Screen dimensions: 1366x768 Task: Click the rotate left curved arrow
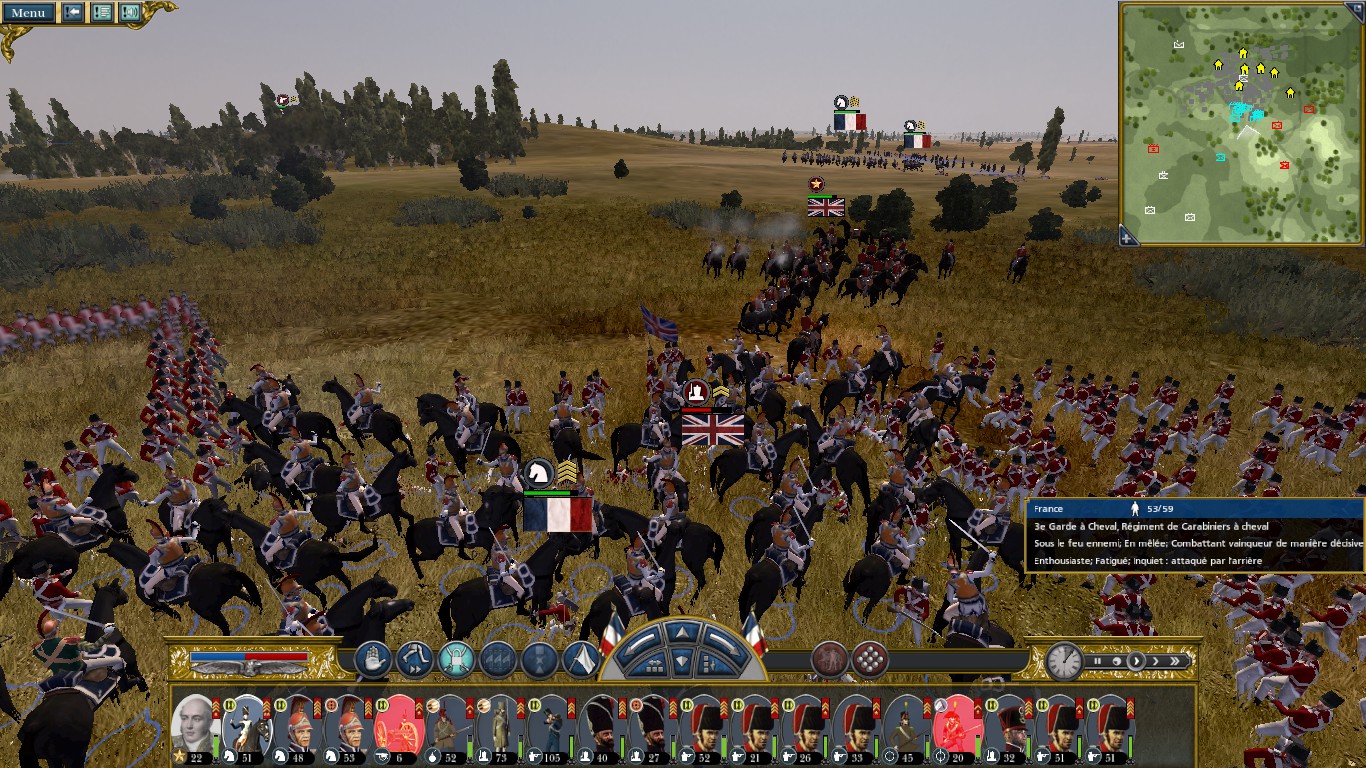pyautogui.click(x=639, y=641)
